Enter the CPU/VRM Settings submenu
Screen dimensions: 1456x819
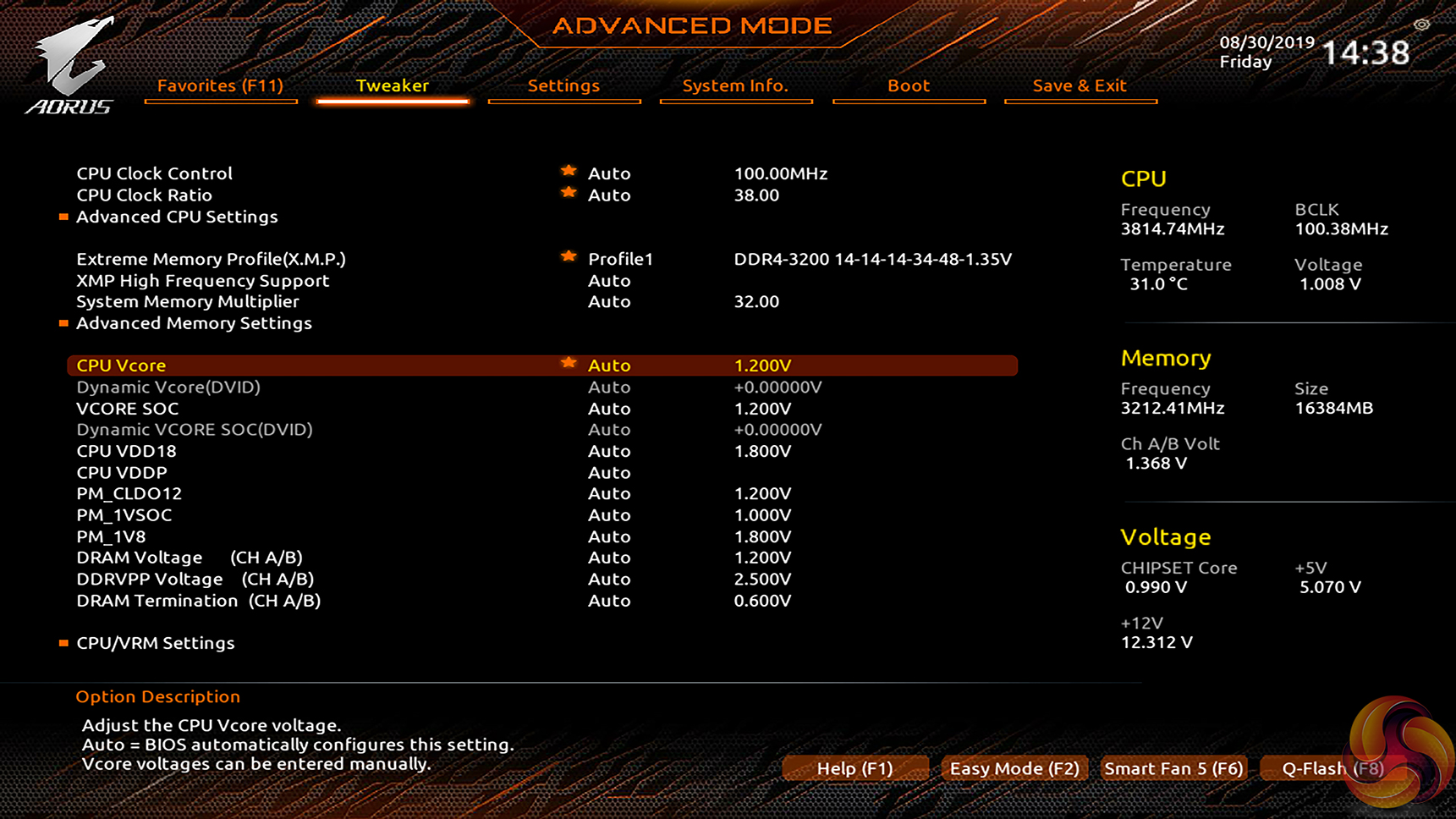pos(156,643)
